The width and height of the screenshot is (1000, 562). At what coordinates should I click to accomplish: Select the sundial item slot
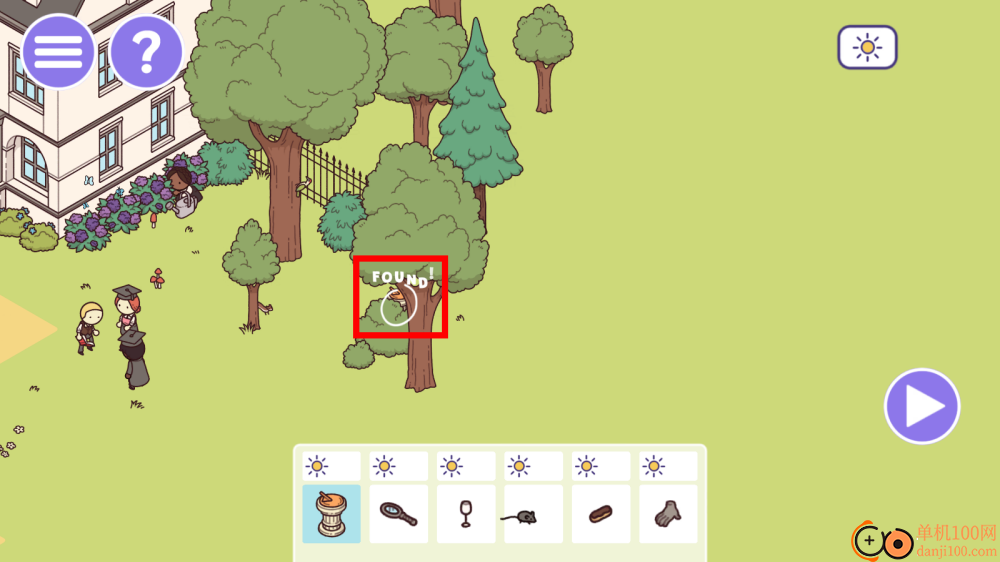[x=332, y=514]
